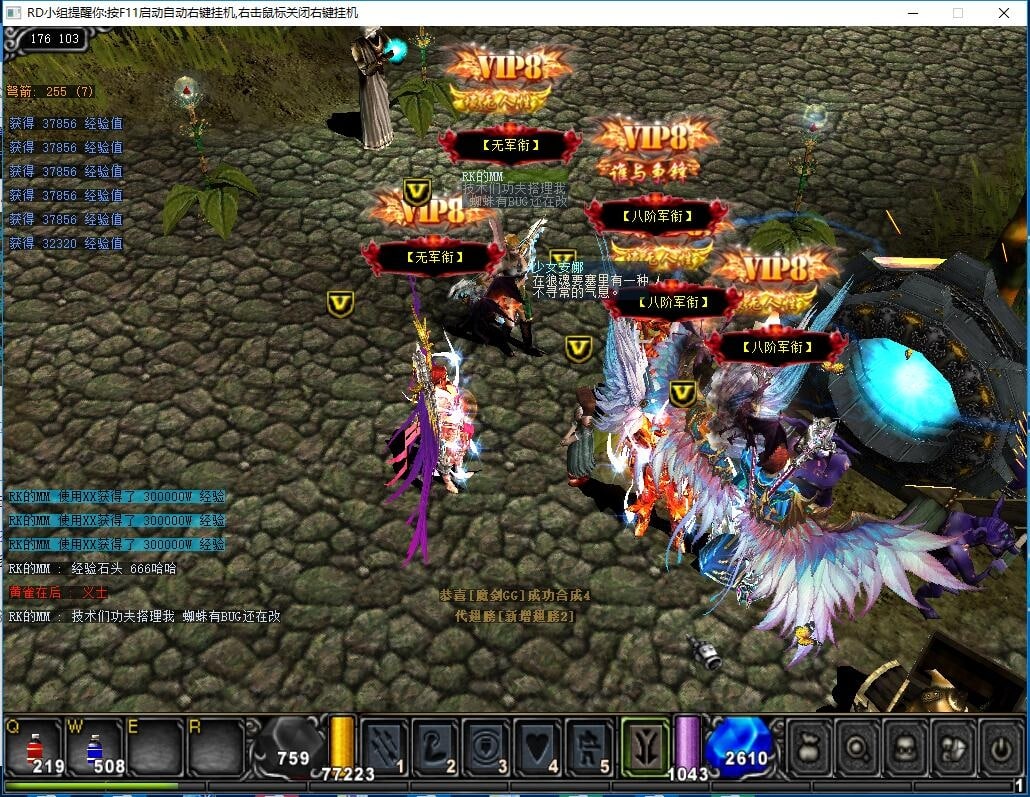The height and width of the screenshot is (797, 1030).
Task: Select the green-framed rune skill icon
Action: point(645,746)
